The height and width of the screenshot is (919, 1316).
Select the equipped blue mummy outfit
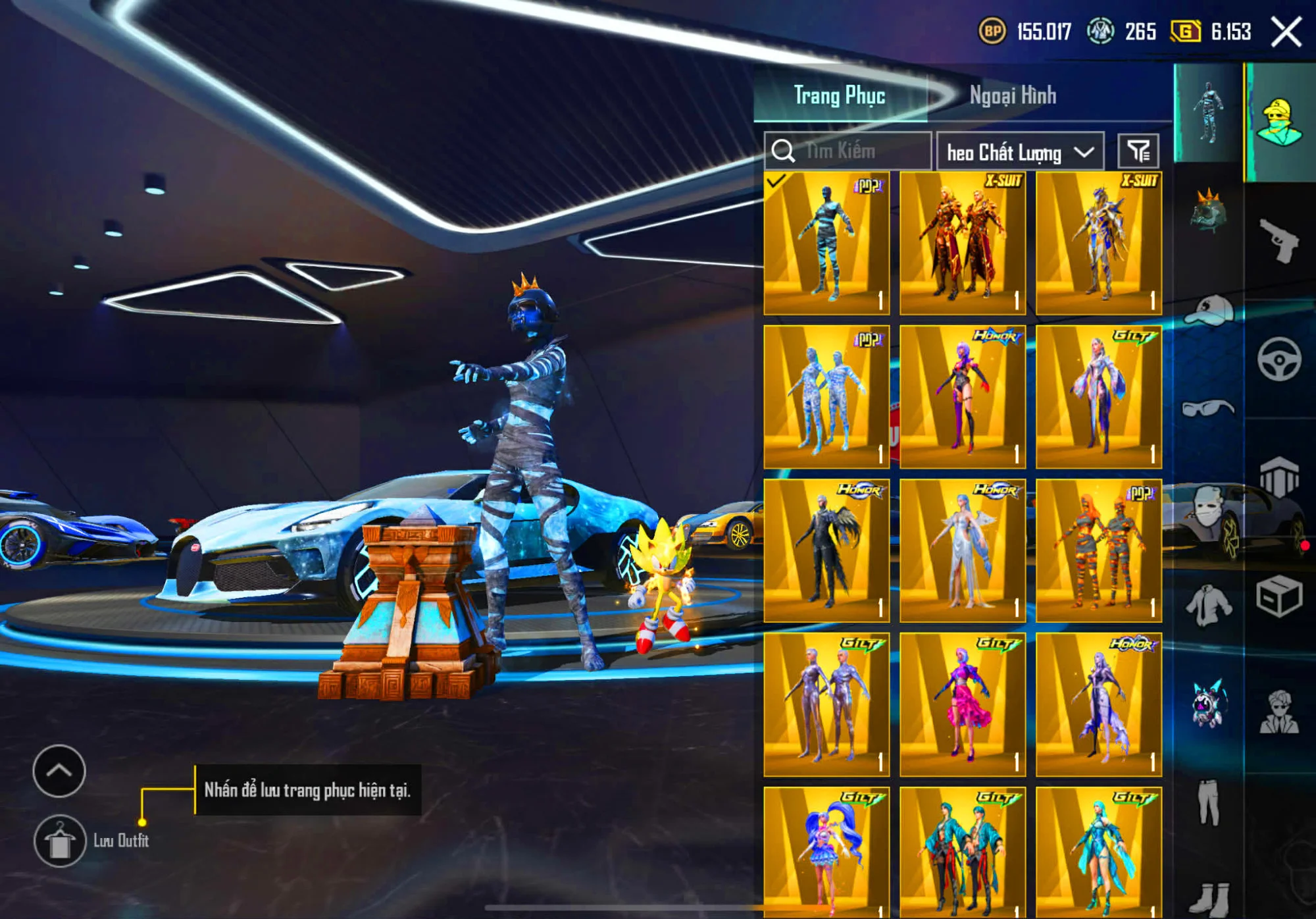826,244
